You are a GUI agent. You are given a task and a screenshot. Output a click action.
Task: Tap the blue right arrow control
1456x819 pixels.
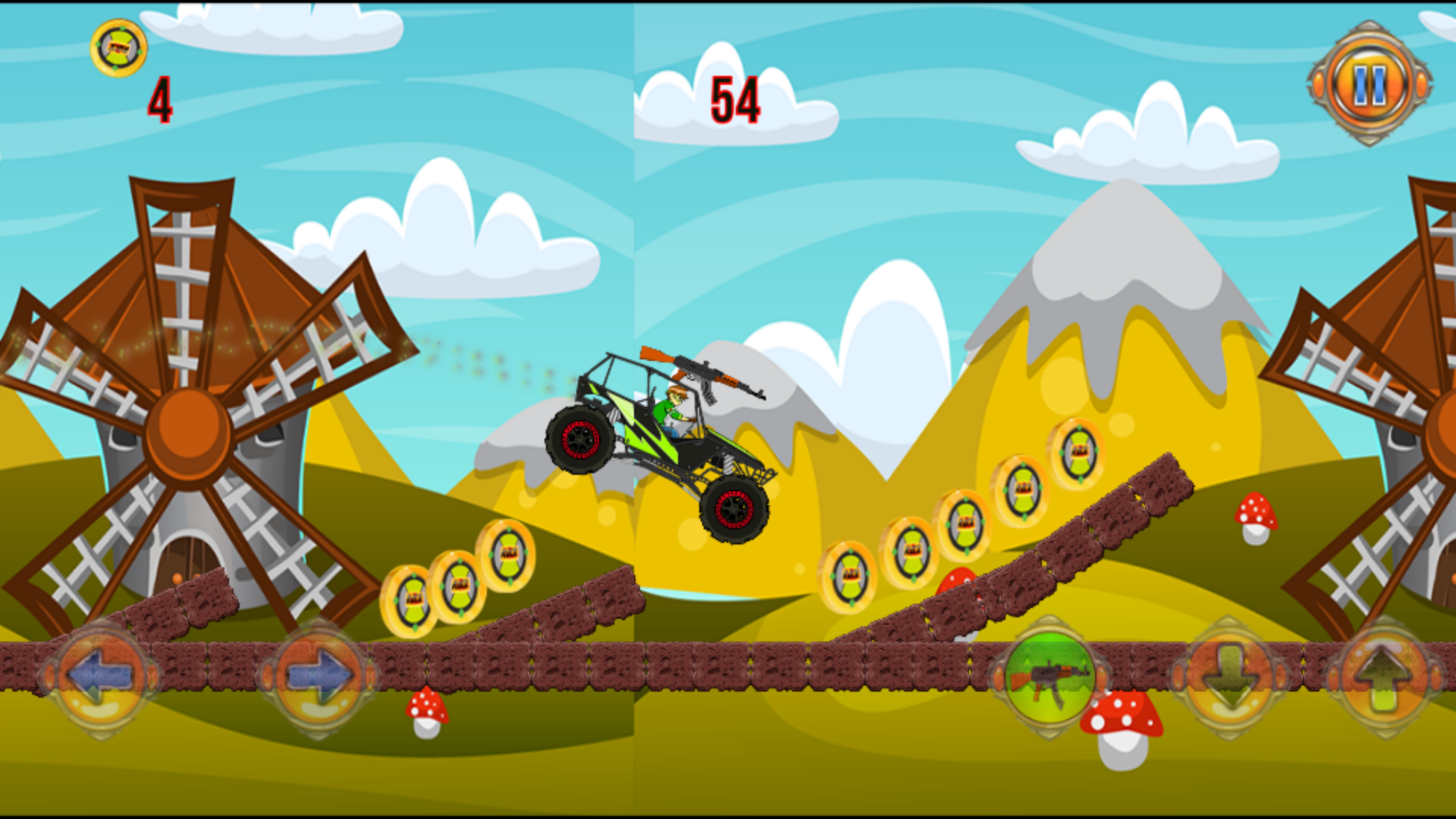point(317,676)
